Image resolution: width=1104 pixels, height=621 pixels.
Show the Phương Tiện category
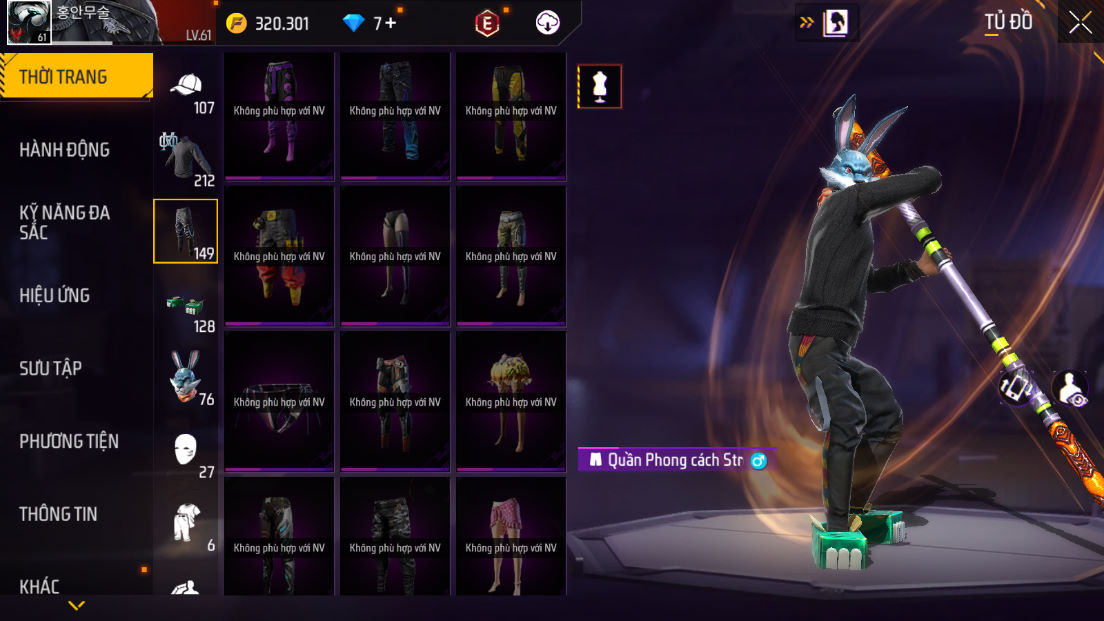(69, 442)
